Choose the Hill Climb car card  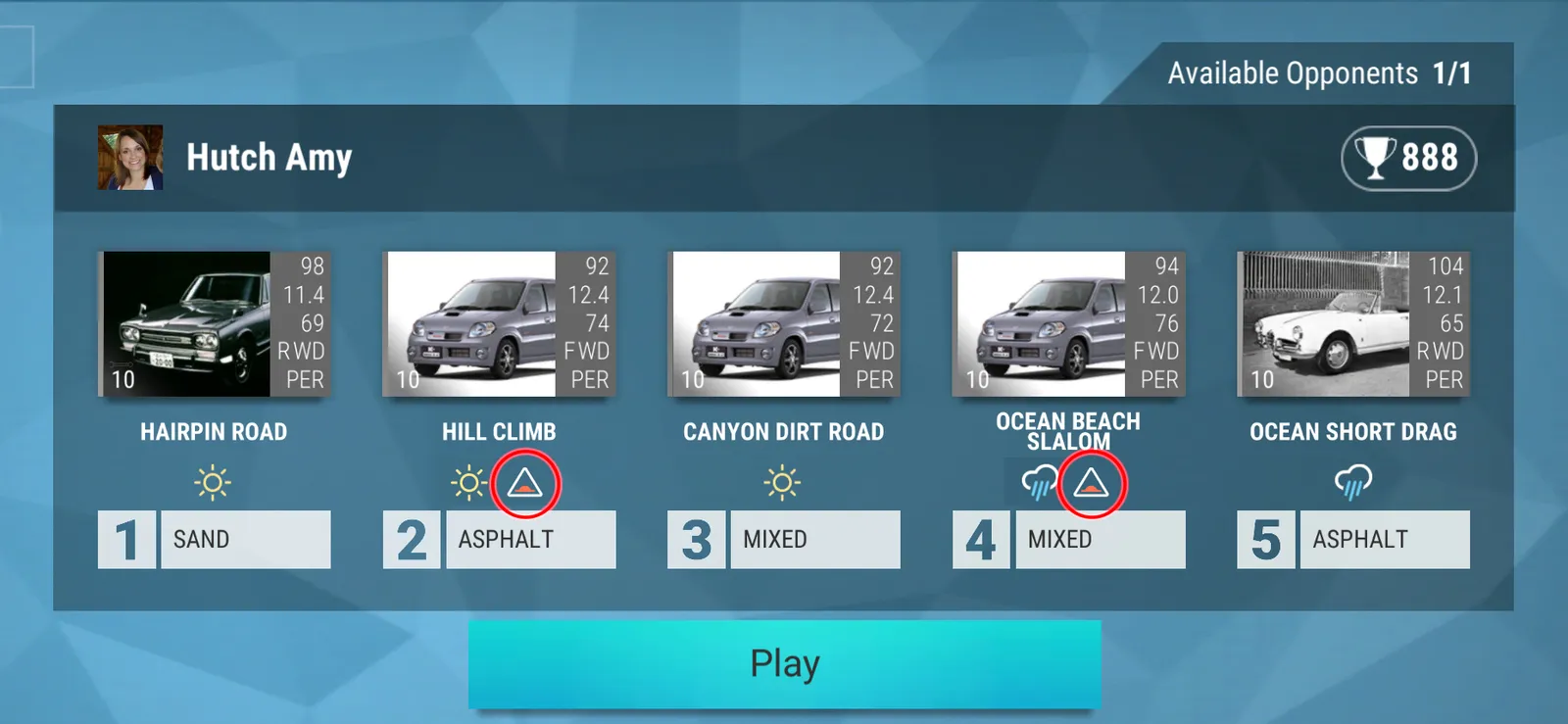(x=499, y=324)
